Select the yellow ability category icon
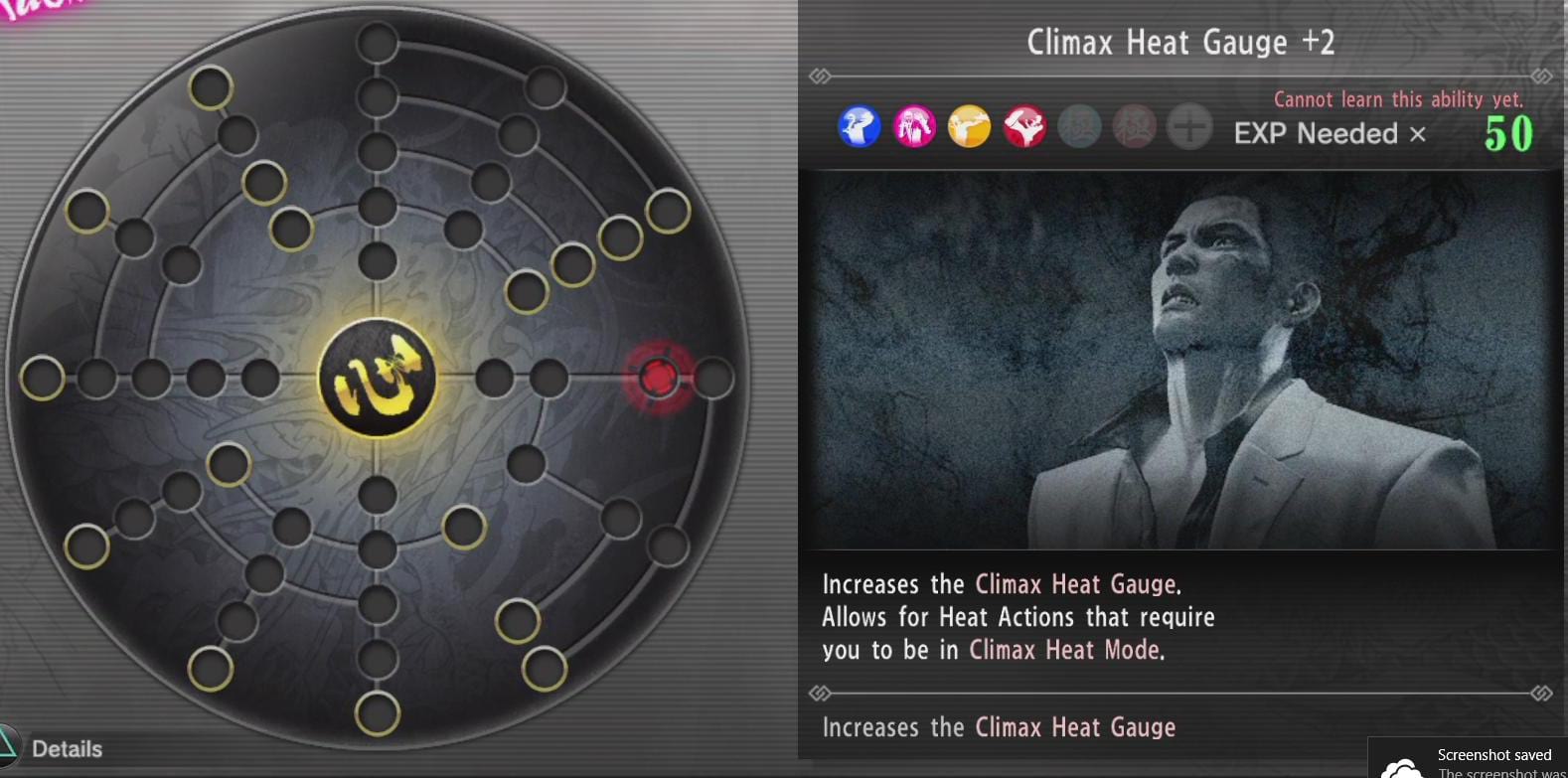This screenshot has height=778, width=1568. [970, 127]
